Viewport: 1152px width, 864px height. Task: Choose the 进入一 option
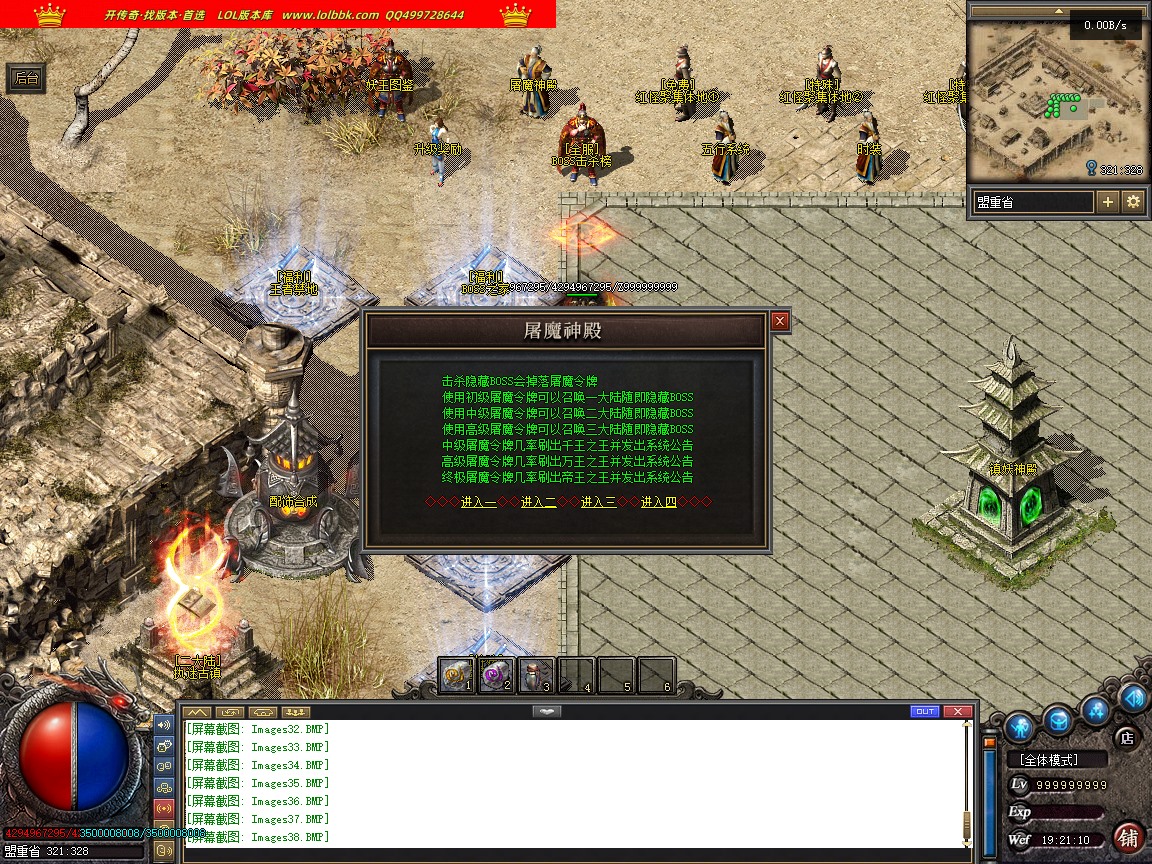[478, 502]
